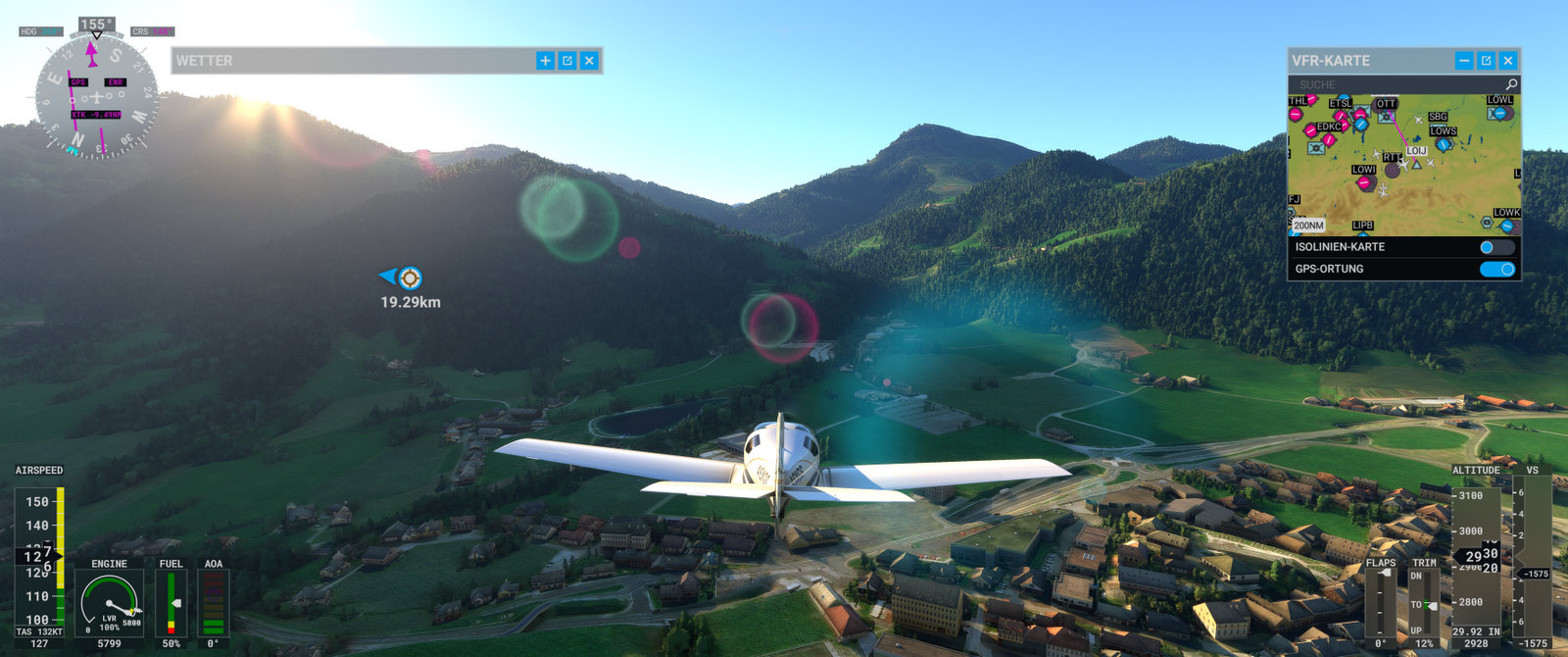
Task: Pop out the Wetter panel window
Action: click(x=567, y=61)
